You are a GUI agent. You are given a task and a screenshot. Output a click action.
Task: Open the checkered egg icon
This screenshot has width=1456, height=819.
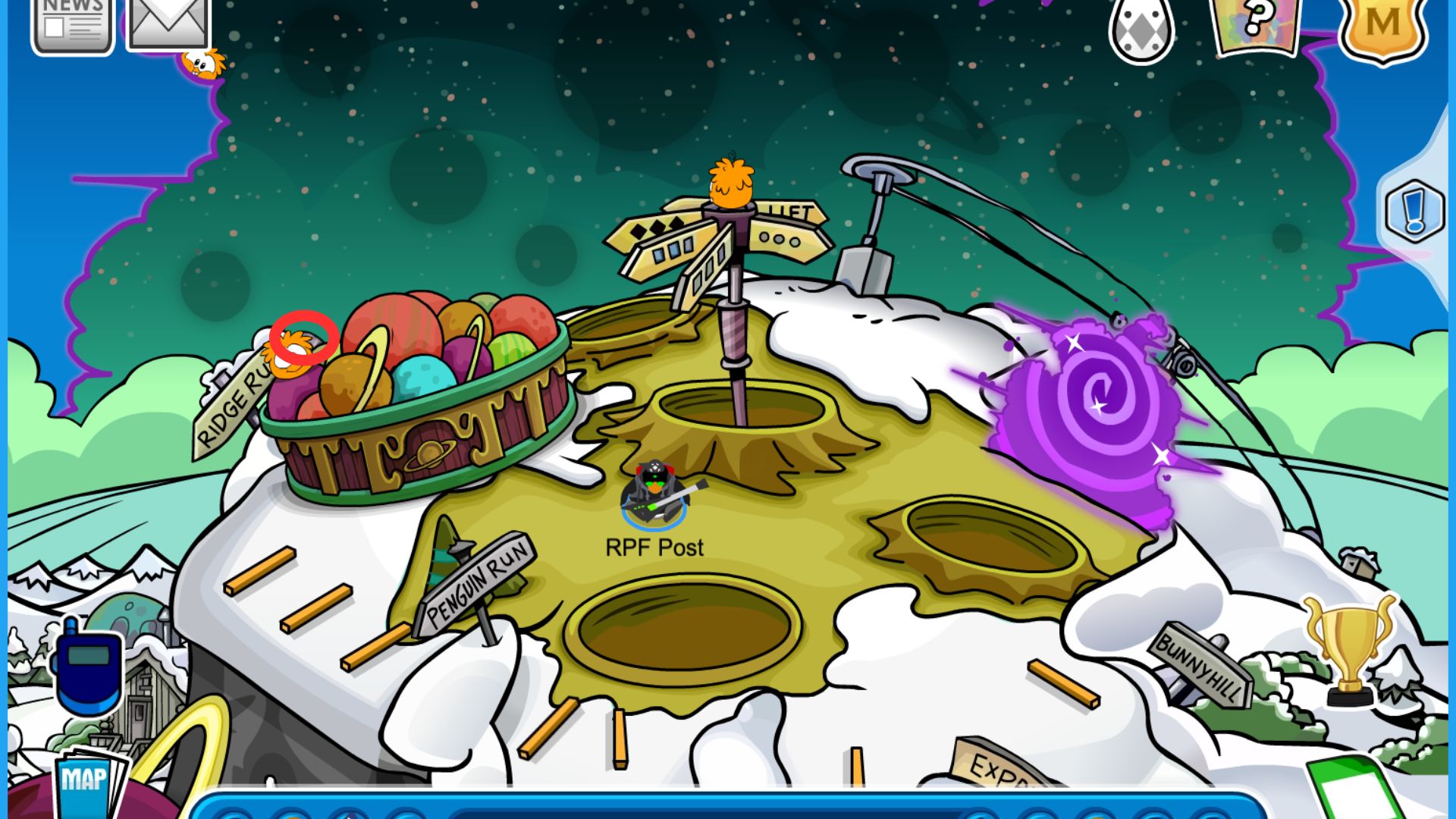(1141, 29)
